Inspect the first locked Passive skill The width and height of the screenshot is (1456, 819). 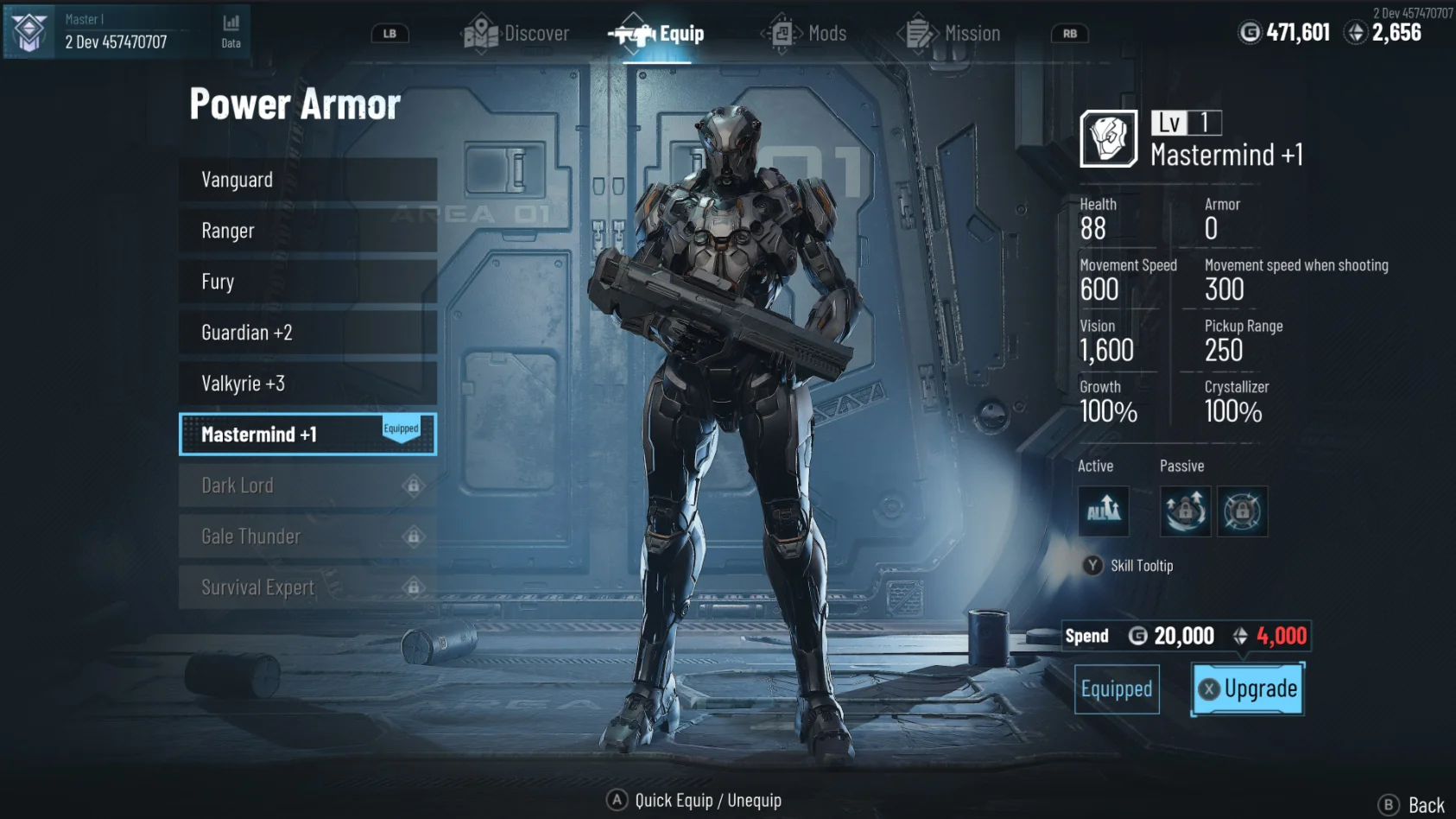tap(1185, 511)
